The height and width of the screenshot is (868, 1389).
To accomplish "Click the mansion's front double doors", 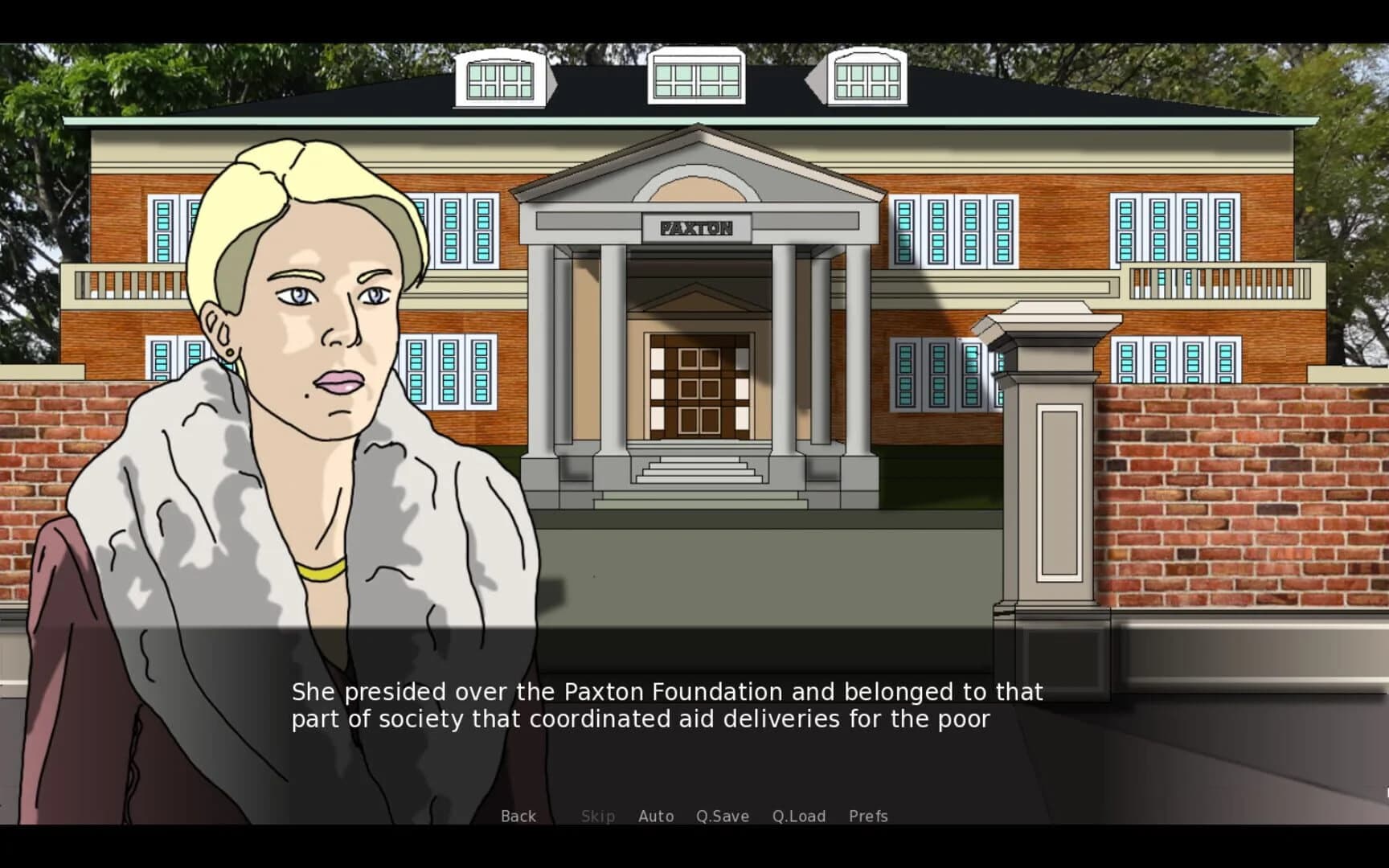I will tap(699, 386).
